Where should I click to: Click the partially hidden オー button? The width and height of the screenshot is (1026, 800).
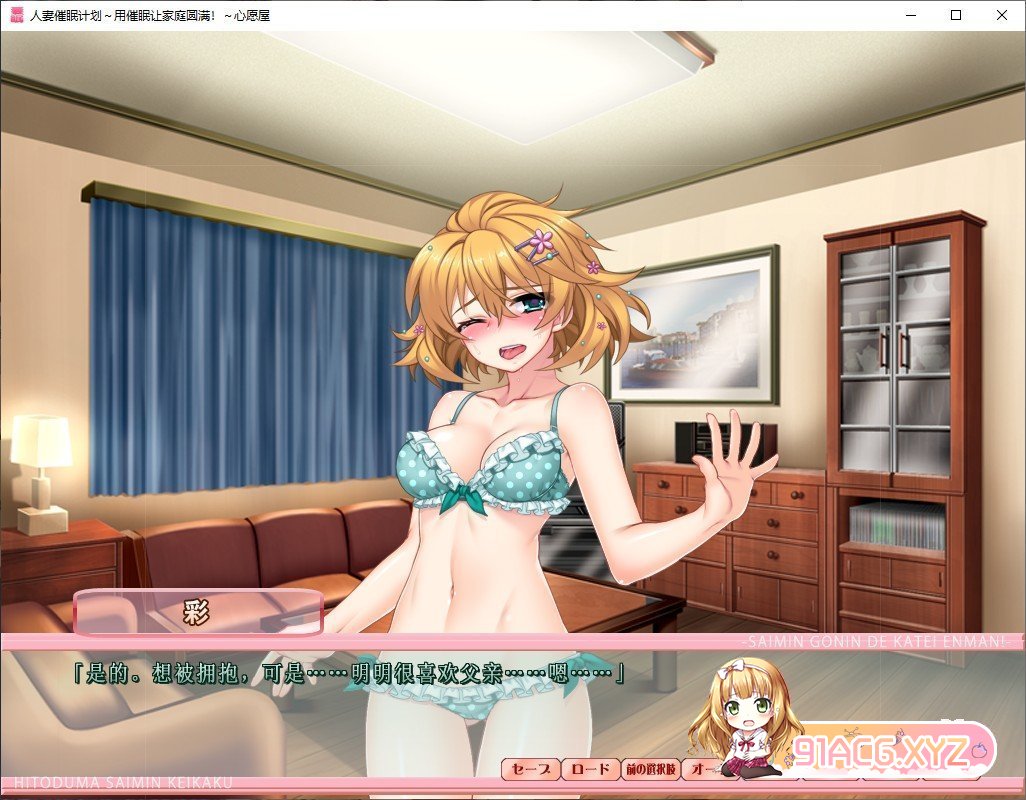coord(702,769)
